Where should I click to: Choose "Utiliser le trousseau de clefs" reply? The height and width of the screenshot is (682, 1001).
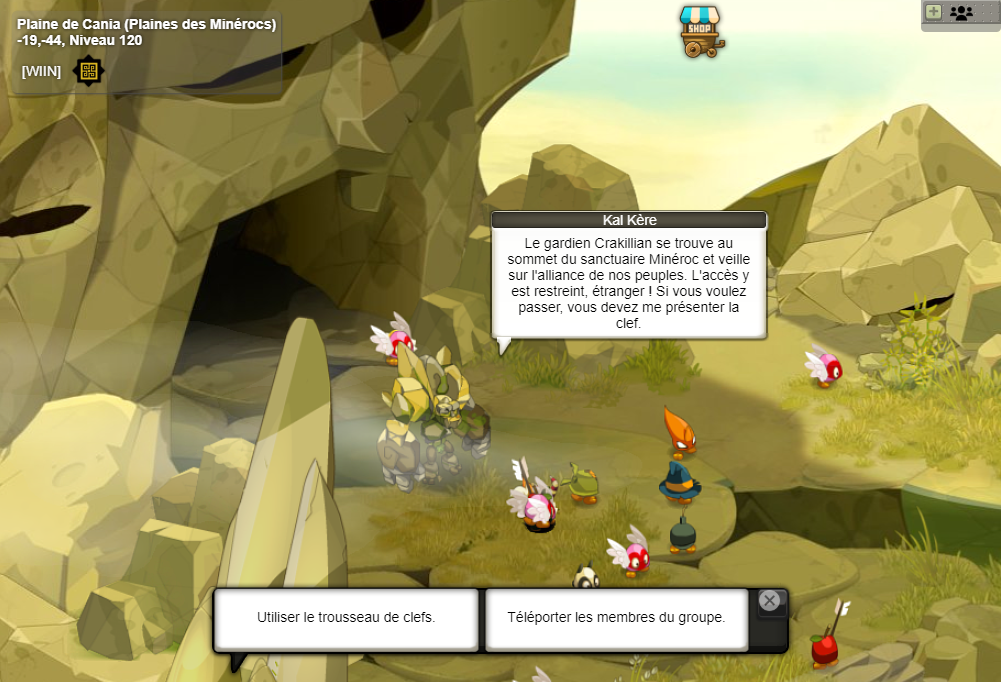[x=346, y=618]
